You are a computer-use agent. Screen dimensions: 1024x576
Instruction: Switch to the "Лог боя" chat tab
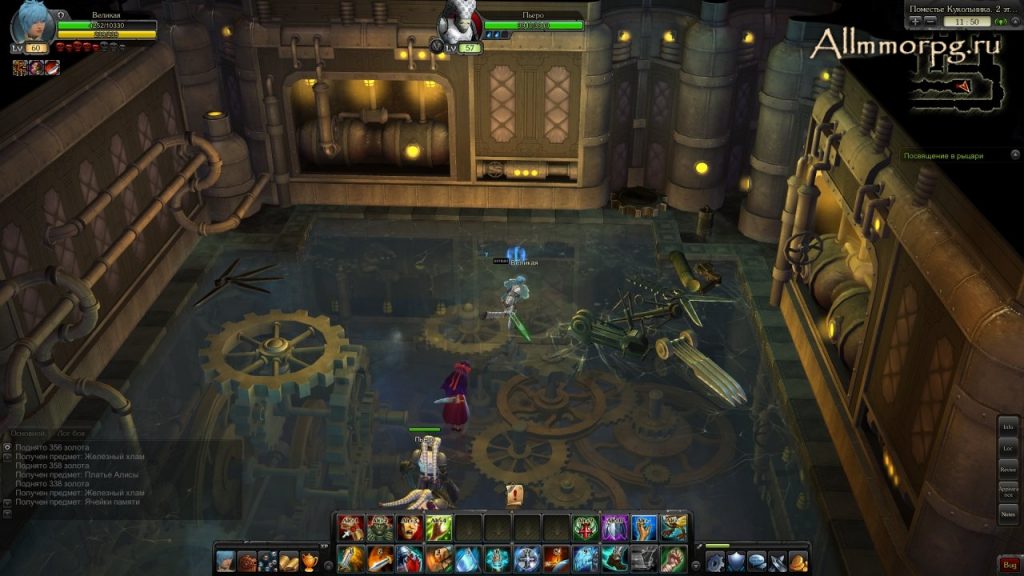coord(71,433)
